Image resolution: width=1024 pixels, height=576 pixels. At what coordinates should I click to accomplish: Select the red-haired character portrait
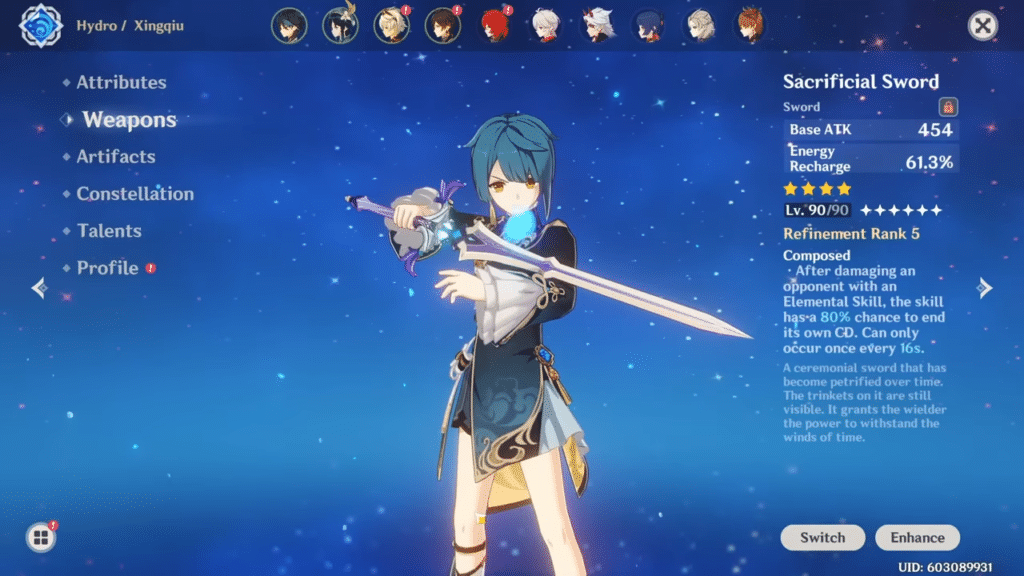point(494,26)
